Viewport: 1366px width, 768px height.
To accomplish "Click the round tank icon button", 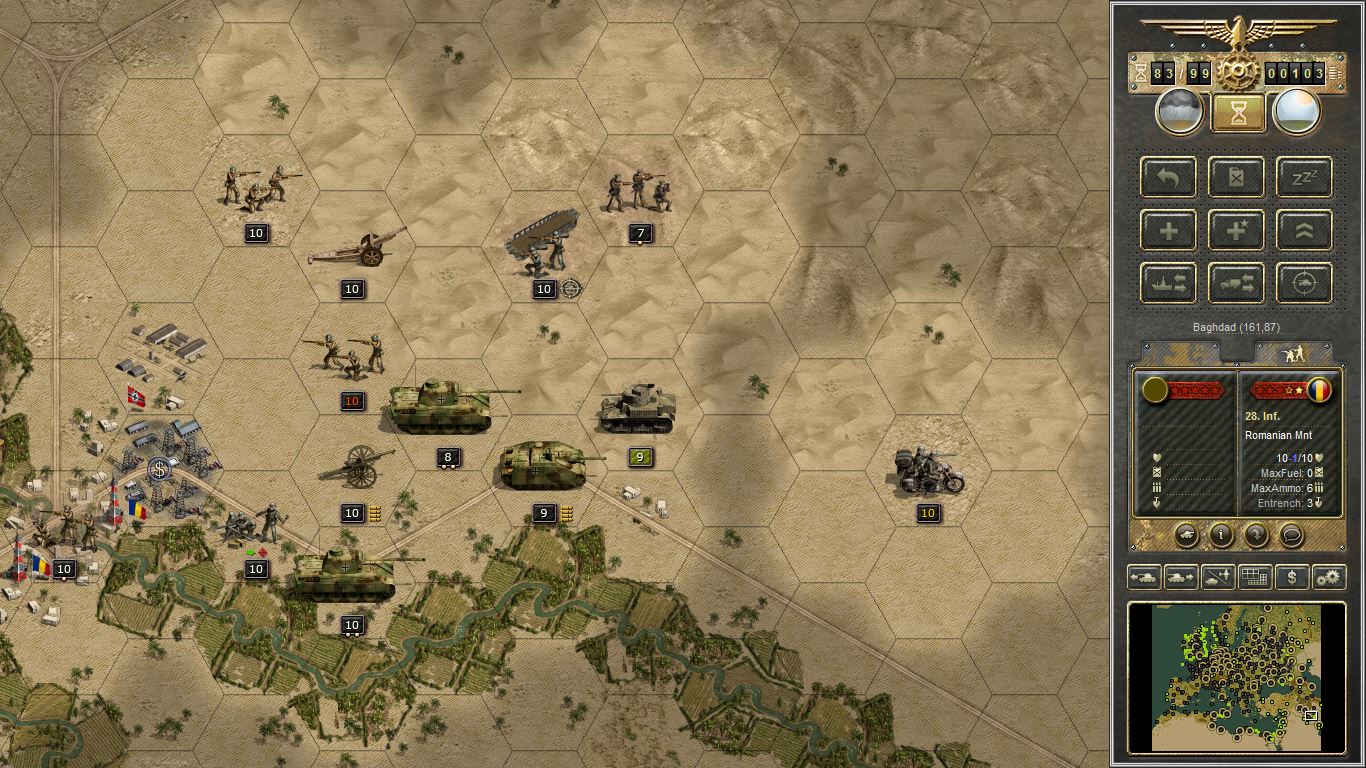I will (1186, 535).
